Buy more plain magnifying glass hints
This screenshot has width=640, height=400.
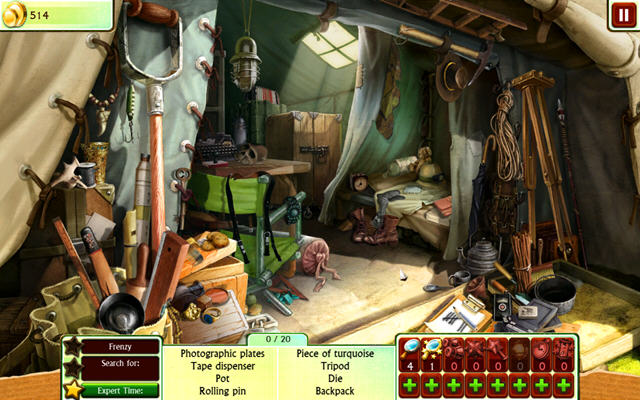point(411,384)
